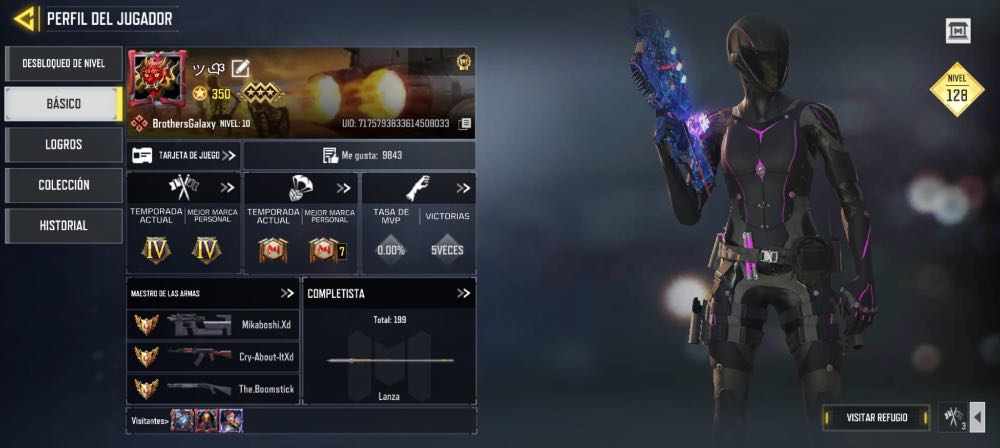Expand the battle royale parachute stats panel

point(344,188)
